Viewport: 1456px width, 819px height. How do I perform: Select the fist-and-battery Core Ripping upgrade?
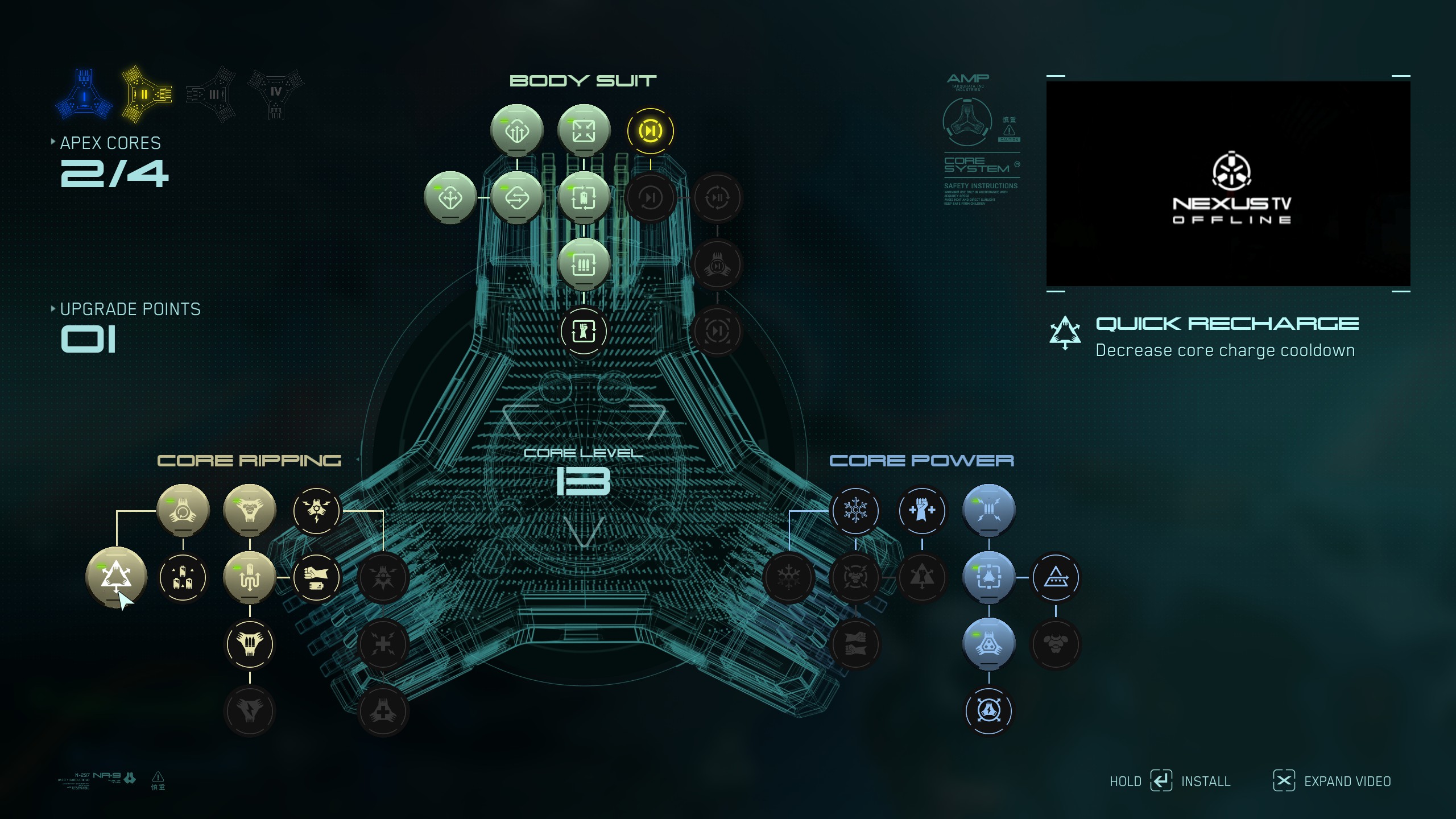(x=316, y=578)
